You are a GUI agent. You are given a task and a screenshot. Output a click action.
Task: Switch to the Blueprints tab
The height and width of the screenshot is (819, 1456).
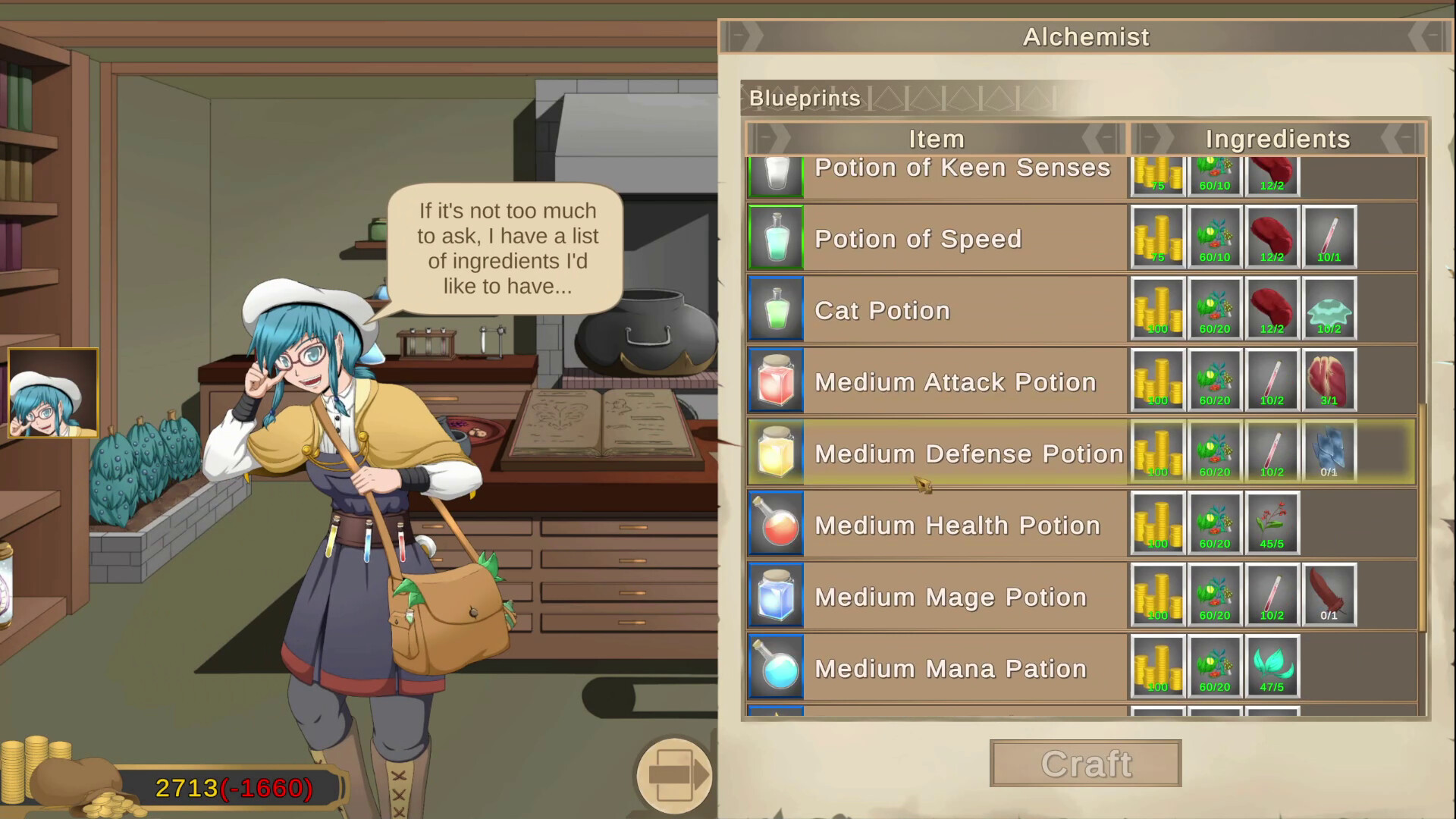click(x=804, y=98)
